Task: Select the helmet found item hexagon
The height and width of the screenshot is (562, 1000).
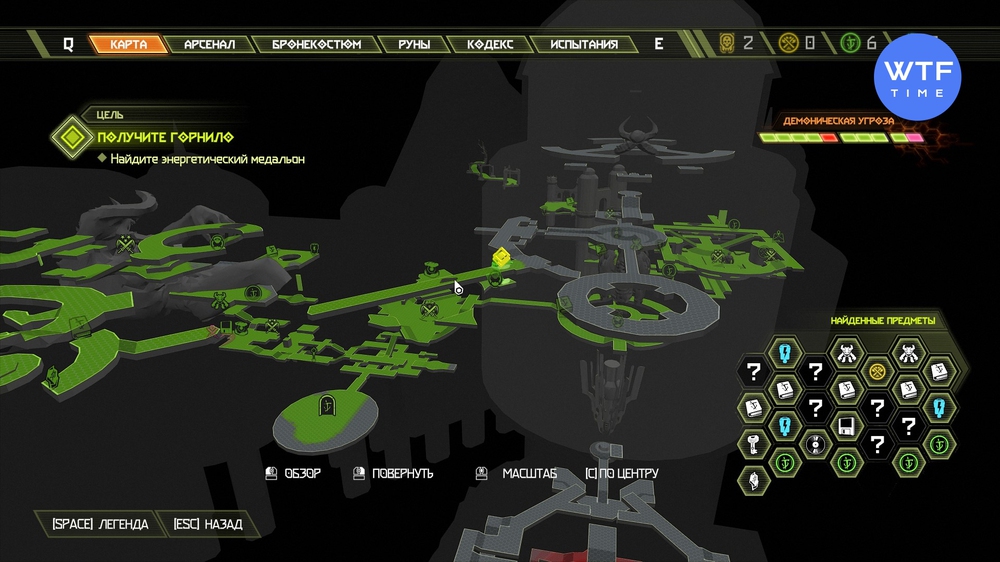Action: click(753, 480)
